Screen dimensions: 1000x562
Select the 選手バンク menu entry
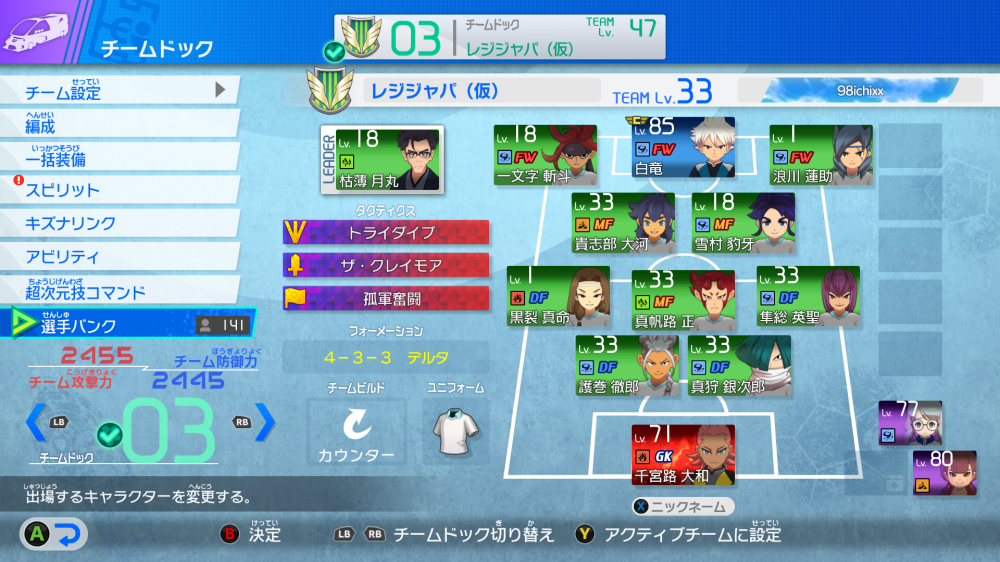(128, 324)
